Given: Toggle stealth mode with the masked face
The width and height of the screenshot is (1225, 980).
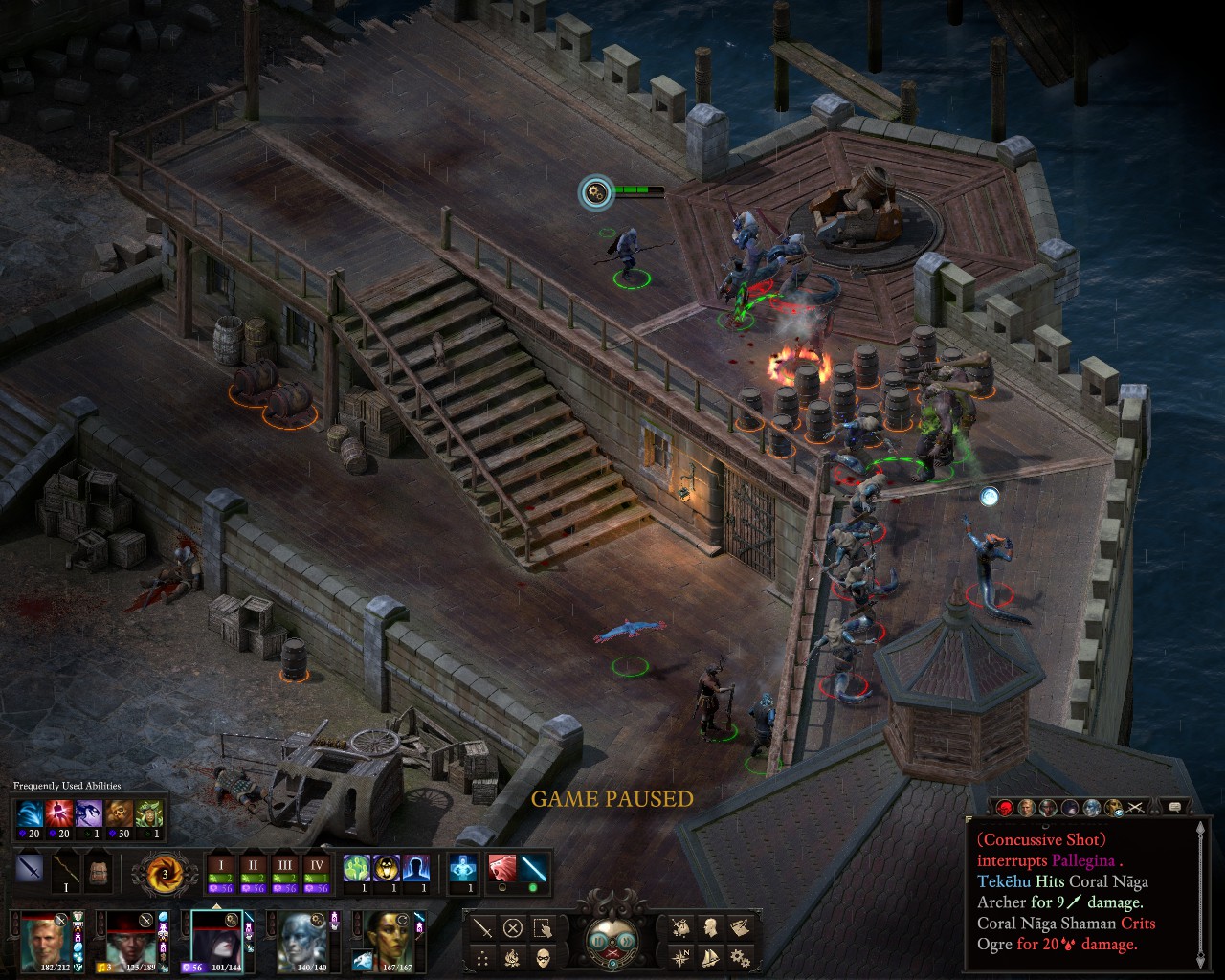Looking at the screenshot, I should point(543,957).
